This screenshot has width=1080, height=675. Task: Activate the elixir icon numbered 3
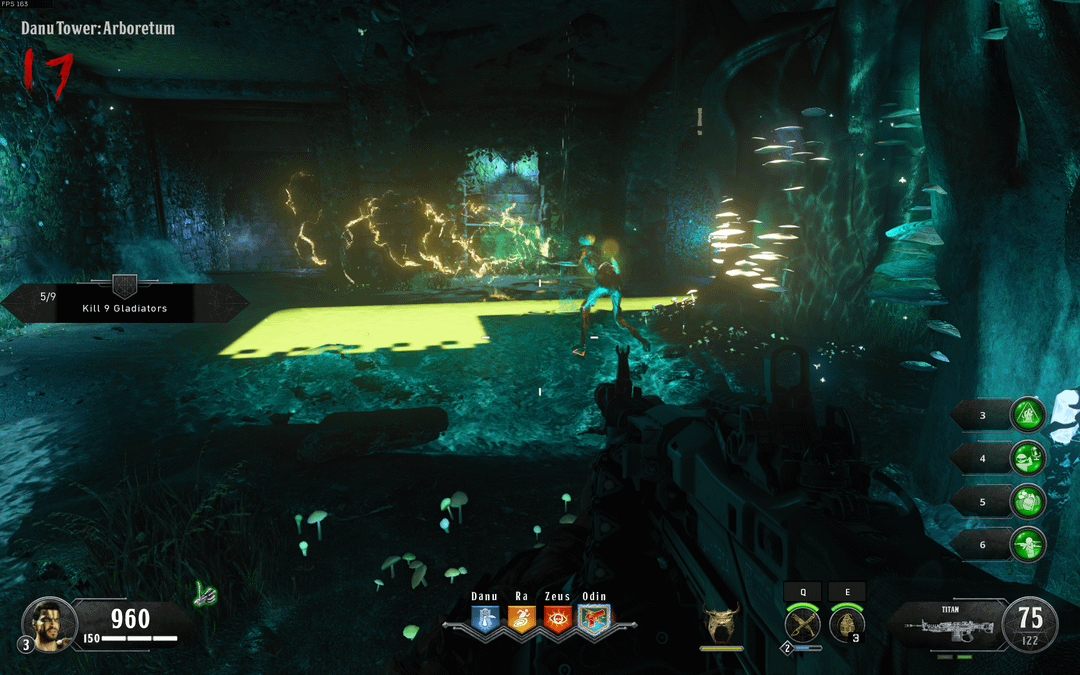click(x=1027, y=414)
